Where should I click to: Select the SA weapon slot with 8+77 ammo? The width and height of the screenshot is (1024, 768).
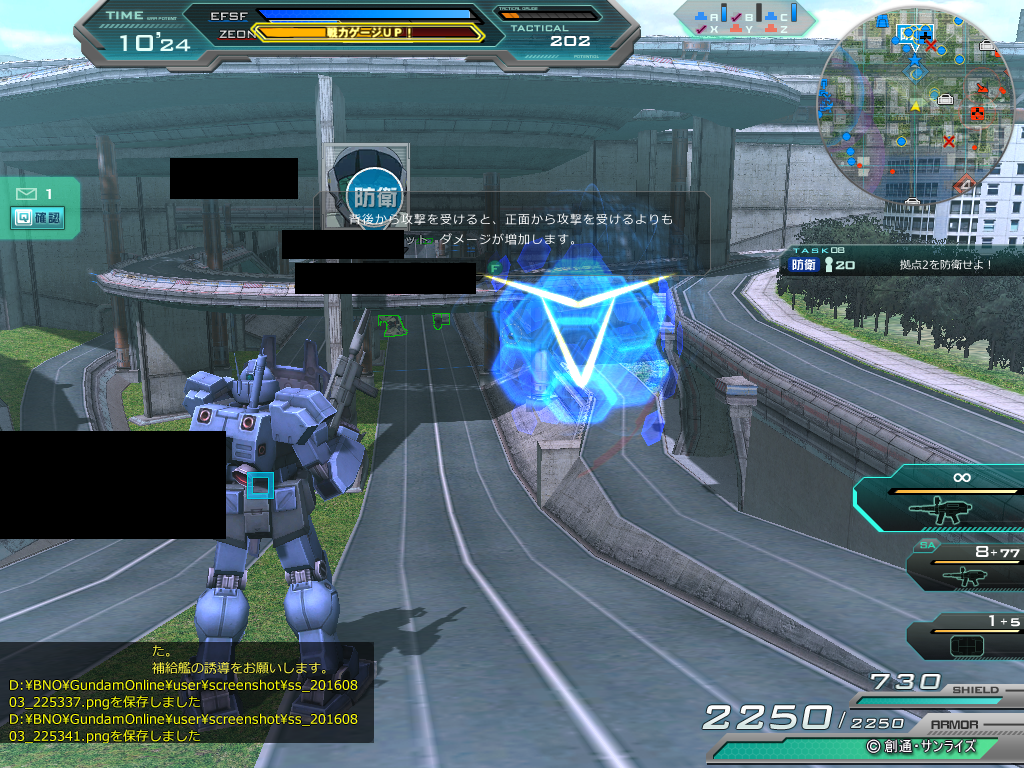click(x=966, y=566)
